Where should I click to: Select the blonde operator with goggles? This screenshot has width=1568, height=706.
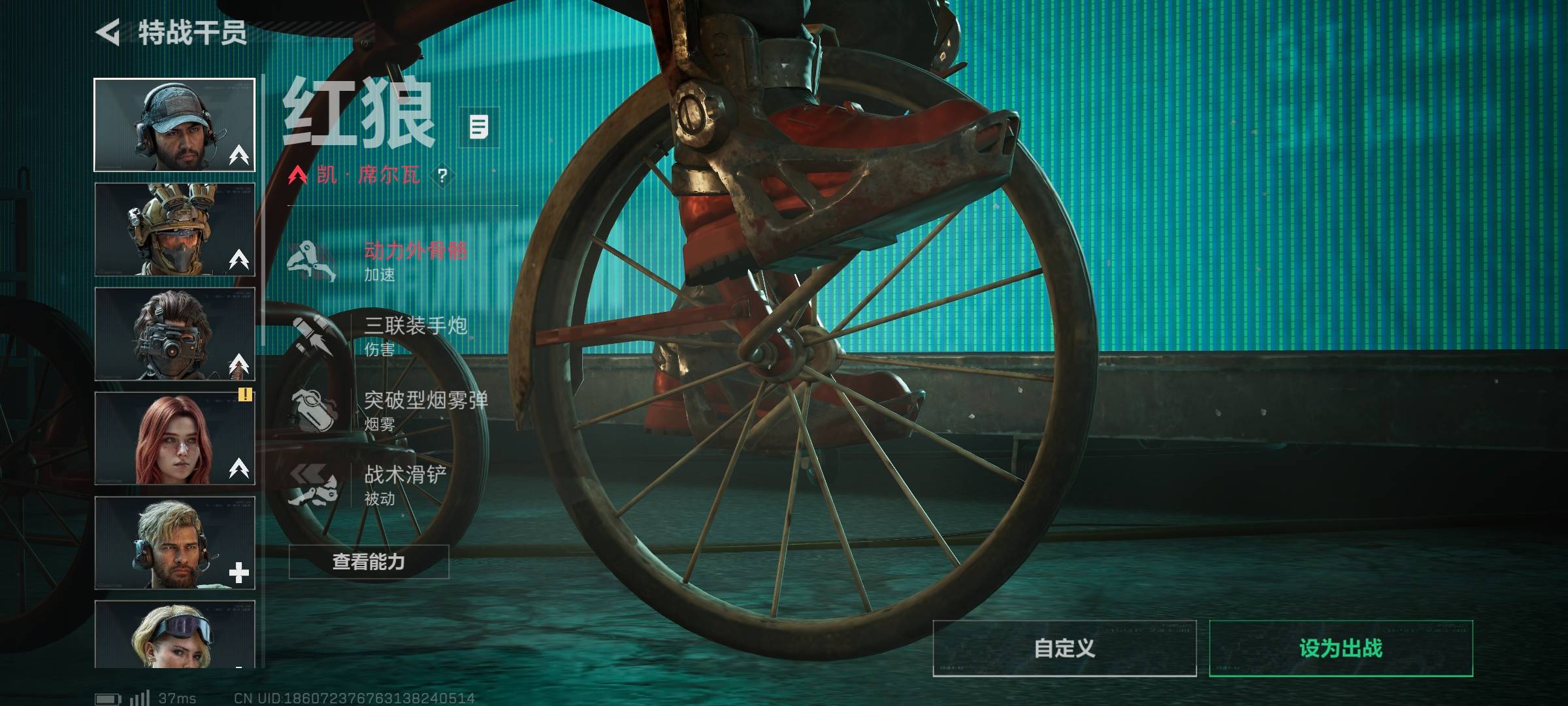[x=174, y=634]
